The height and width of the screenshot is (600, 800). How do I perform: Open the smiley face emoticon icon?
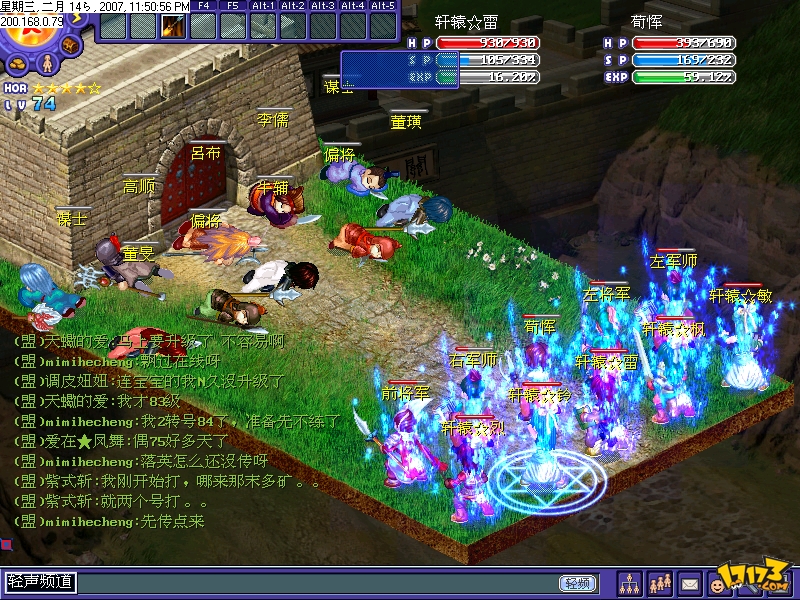point(719,582)
